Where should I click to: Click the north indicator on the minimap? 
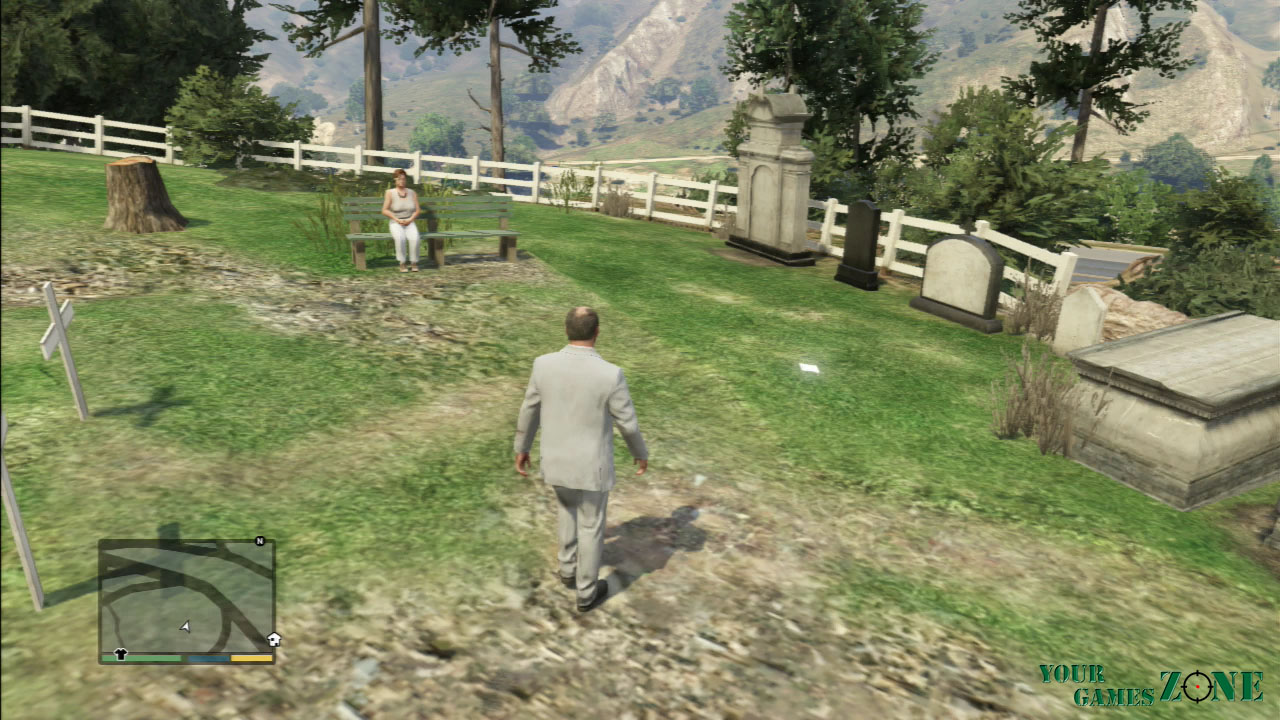(260, 541)
